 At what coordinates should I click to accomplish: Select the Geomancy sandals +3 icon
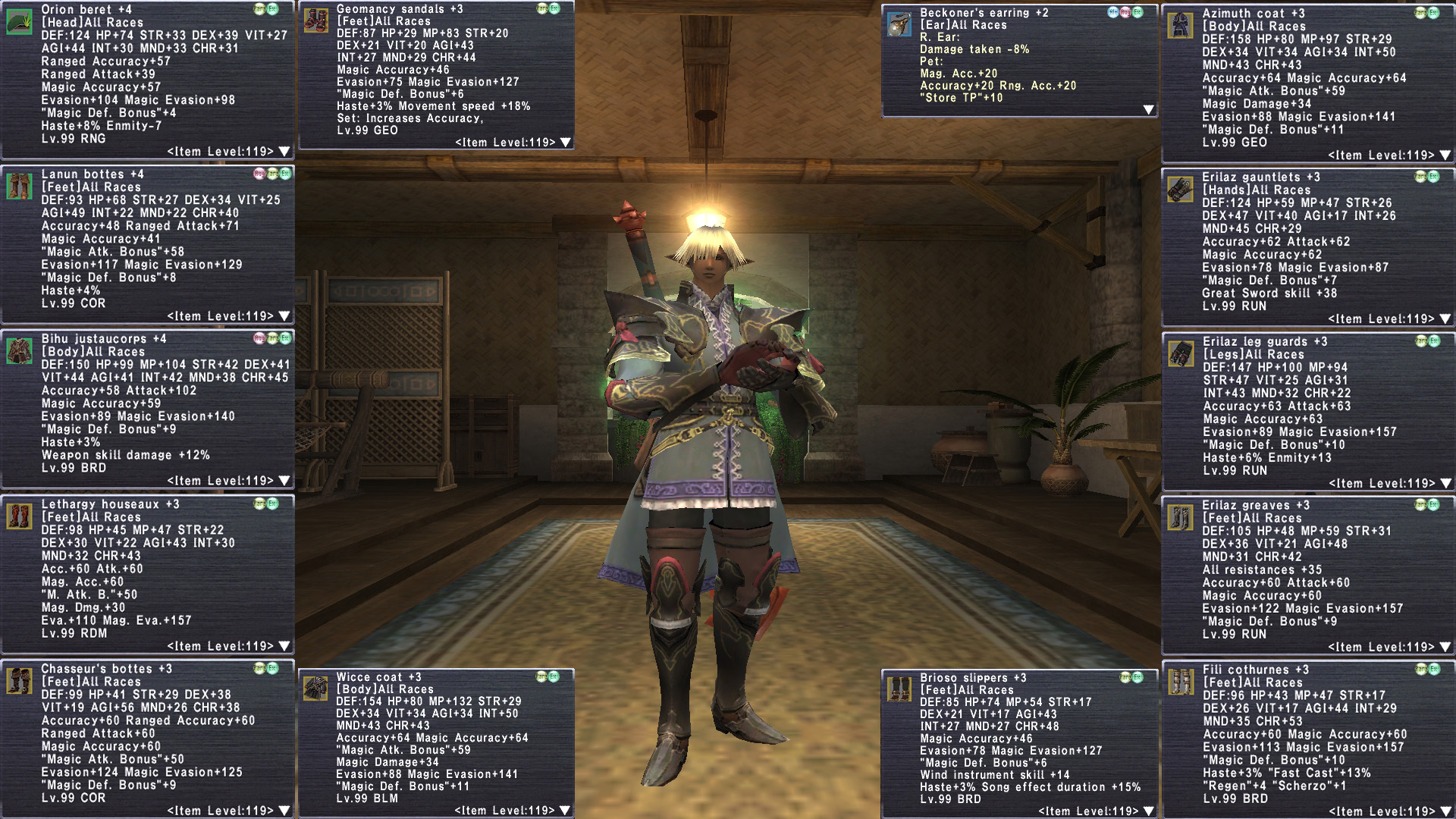coord(315,20)
